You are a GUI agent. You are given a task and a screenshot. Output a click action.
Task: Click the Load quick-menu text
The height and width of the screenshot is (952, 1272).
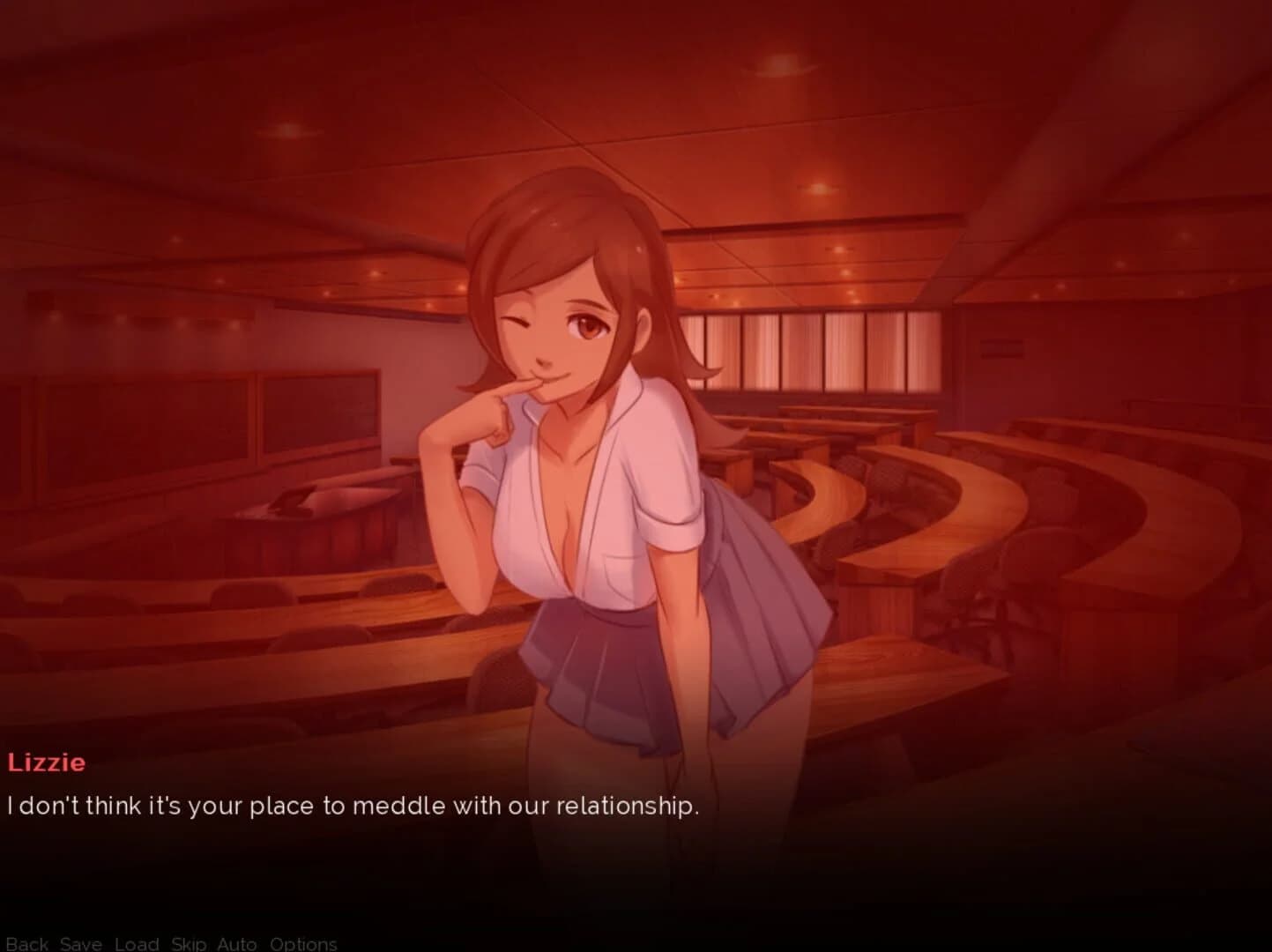(136, 943)
